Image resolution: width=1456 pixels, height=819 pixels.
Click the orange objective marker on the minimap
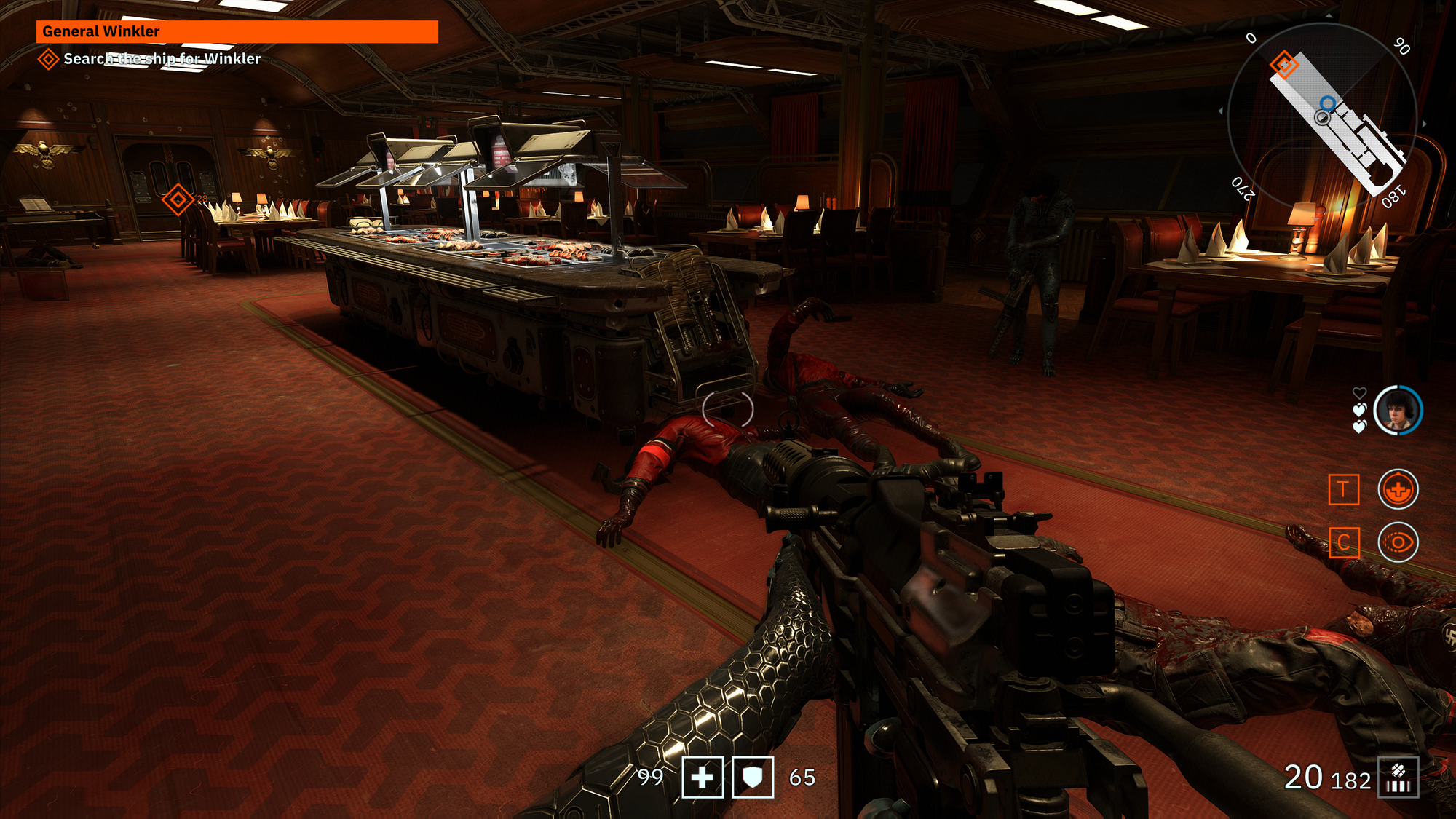pos(1283,65)
